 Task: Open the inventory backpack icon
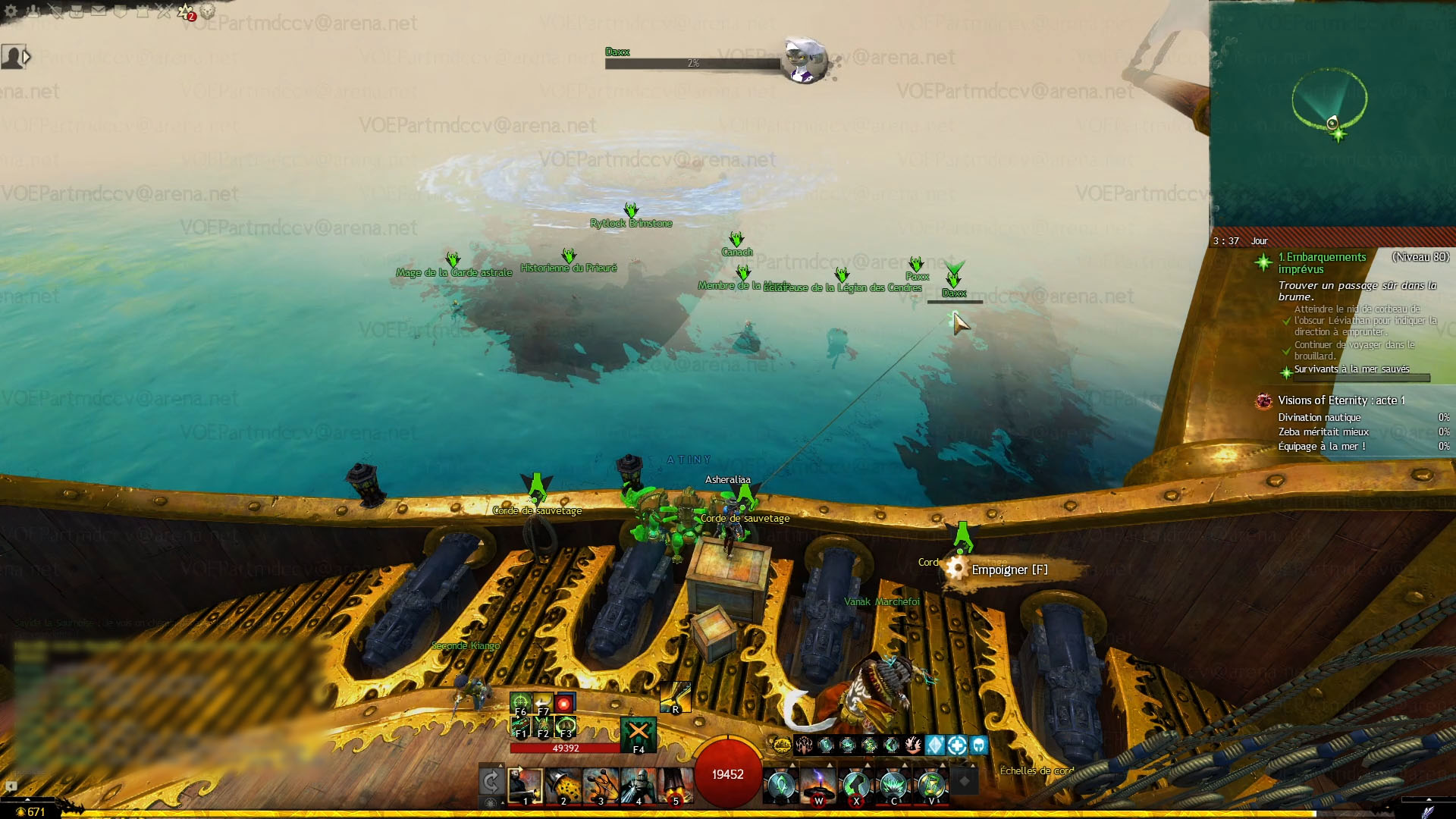(77, 11)
